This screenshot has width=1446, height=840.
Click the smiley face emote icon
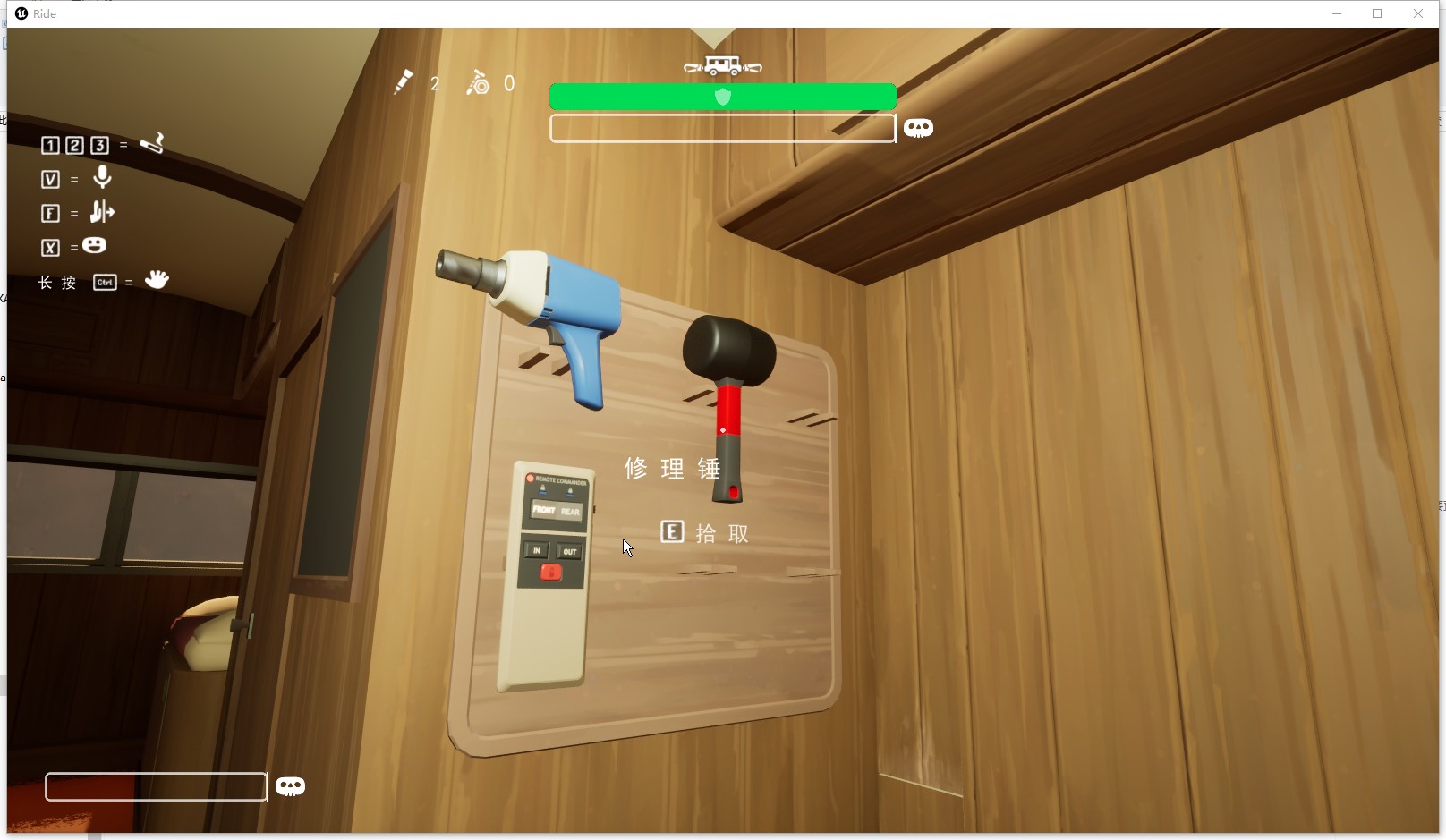click(x=94, y=245)
